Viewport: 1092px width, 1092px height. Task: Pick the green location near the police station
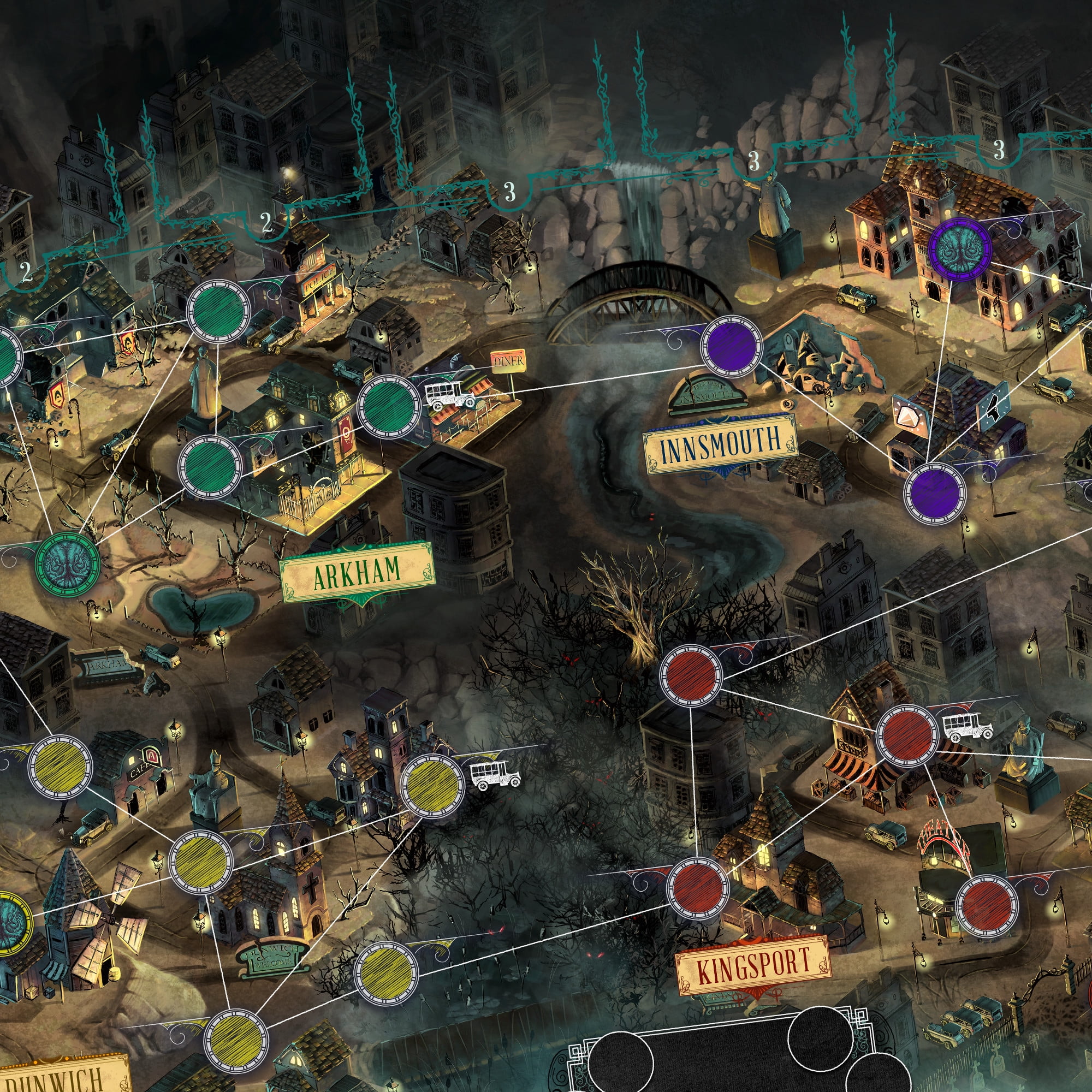(218, 311)
